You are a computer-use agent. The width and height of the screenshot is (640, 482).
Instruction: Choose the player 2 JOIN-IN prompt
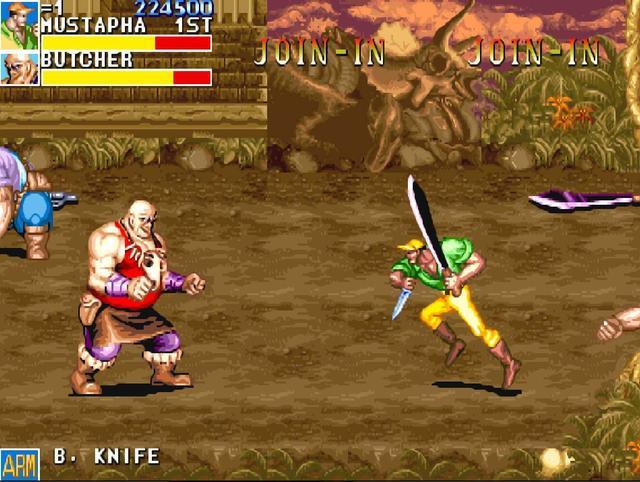click(x=320, y=51)
